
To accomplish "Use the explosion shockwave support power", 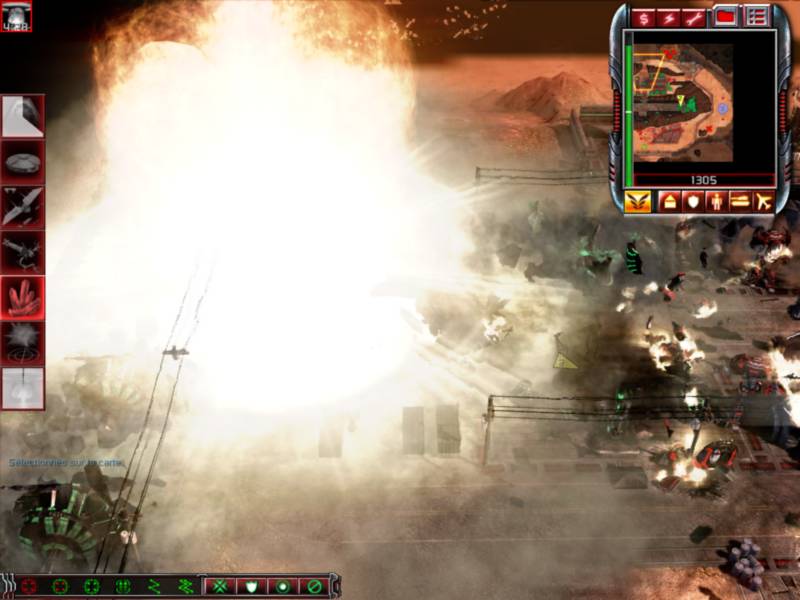I will [22, 343].
